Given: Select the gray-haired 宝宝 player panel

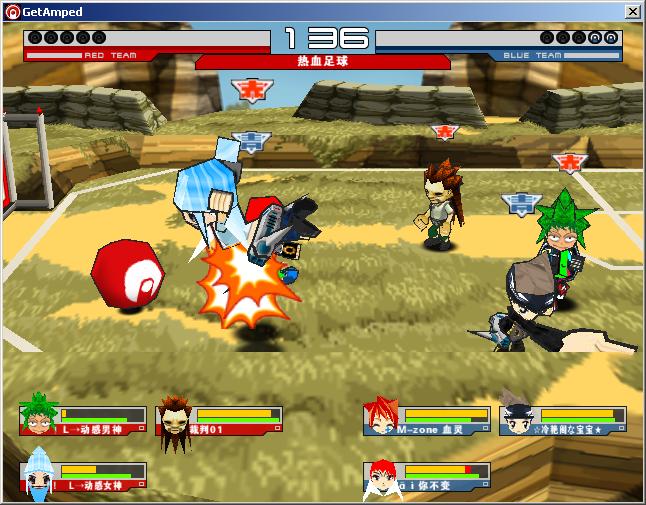Looking at the screenshot, I should coord(563,420).
